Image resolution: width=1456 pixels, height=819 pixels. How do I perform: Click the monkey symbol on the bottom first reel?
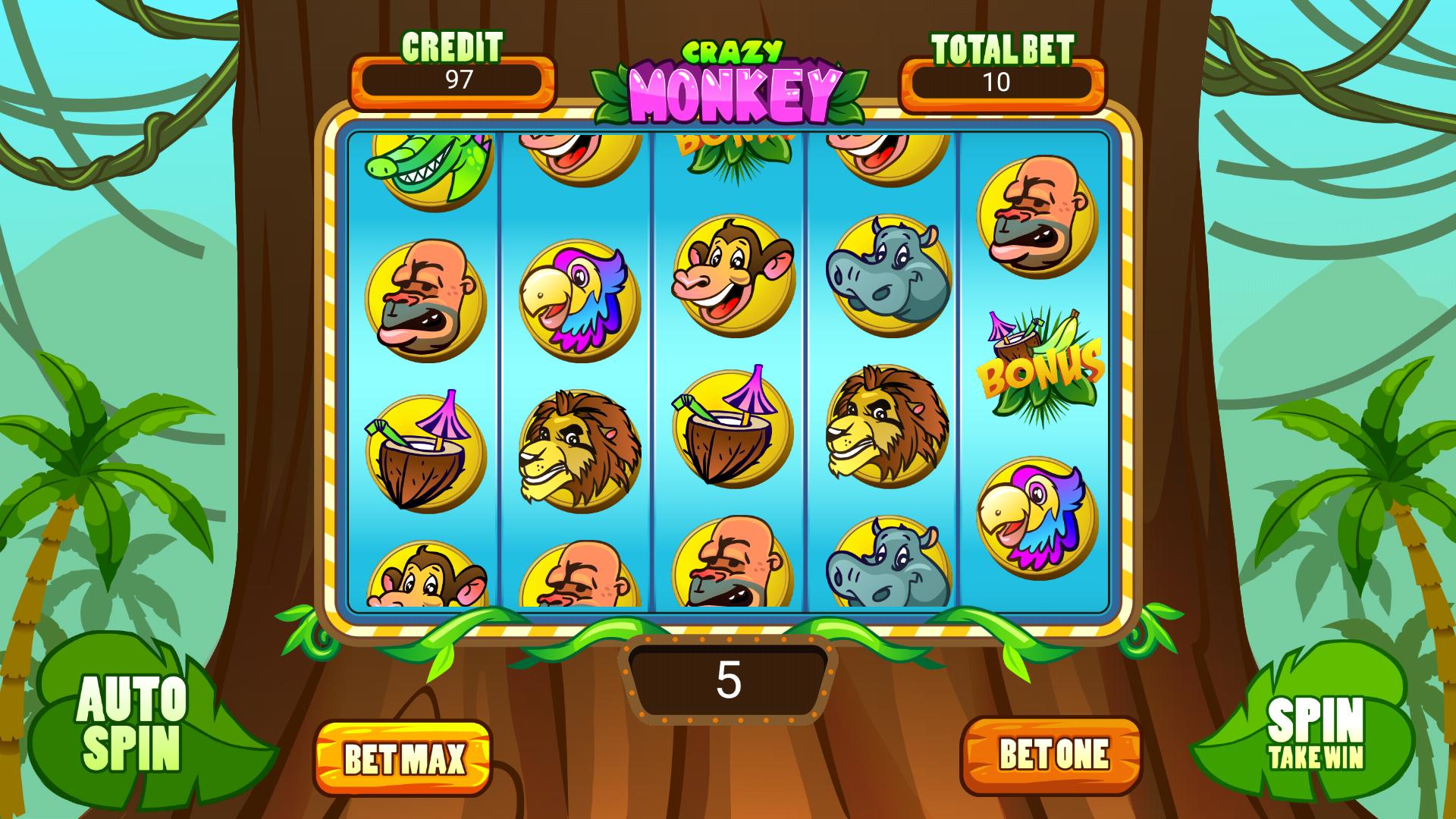click(x=425, y=584)
